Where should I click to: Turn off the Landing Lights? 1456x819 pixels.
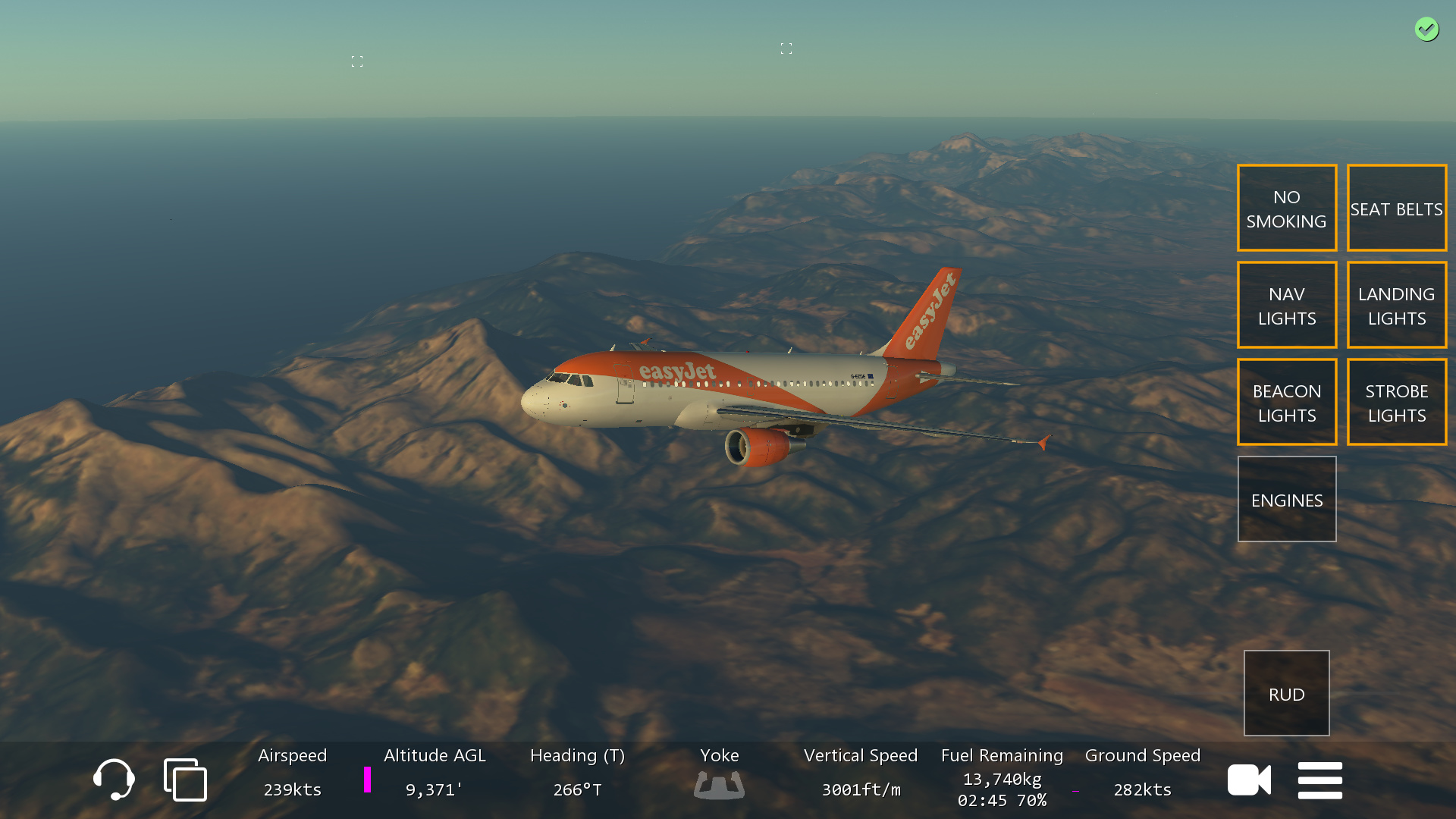pyautogui.click(x=1396, y=305)
